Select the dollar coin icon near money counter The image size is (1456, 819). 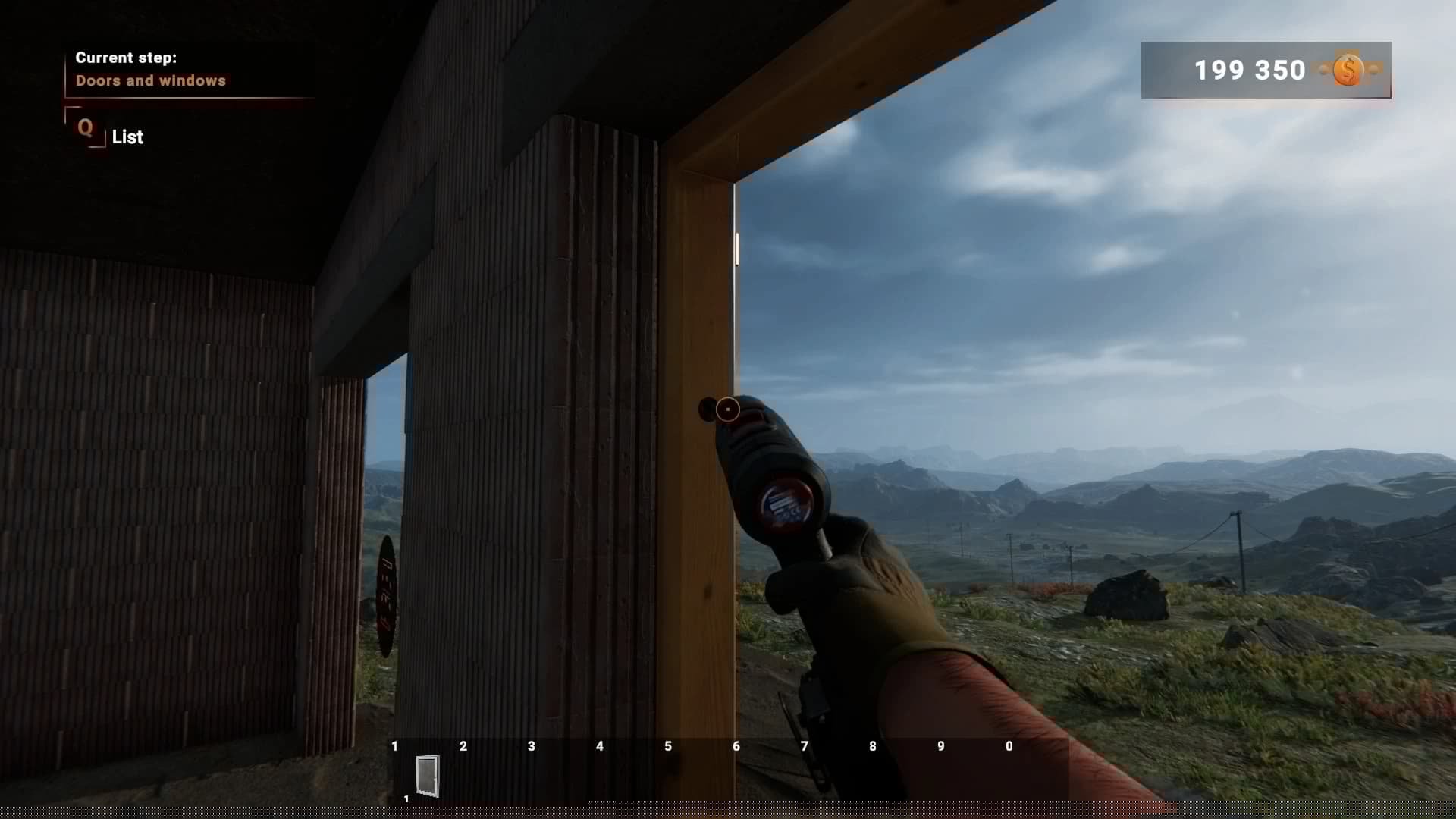(1347, 71)
